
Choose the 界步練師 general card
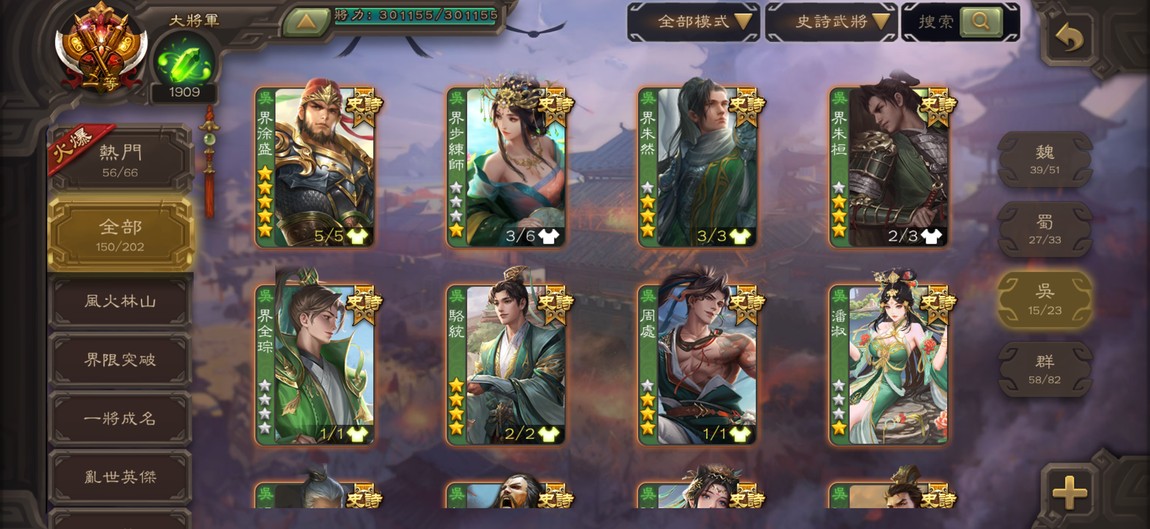tap(506, 167)
